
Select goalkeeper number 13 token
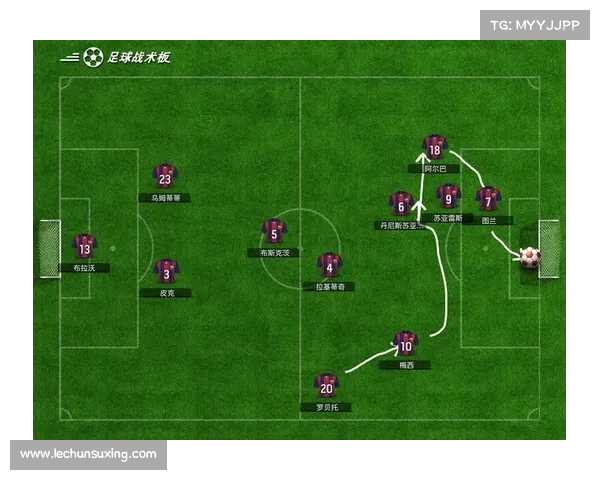[84, 247]
